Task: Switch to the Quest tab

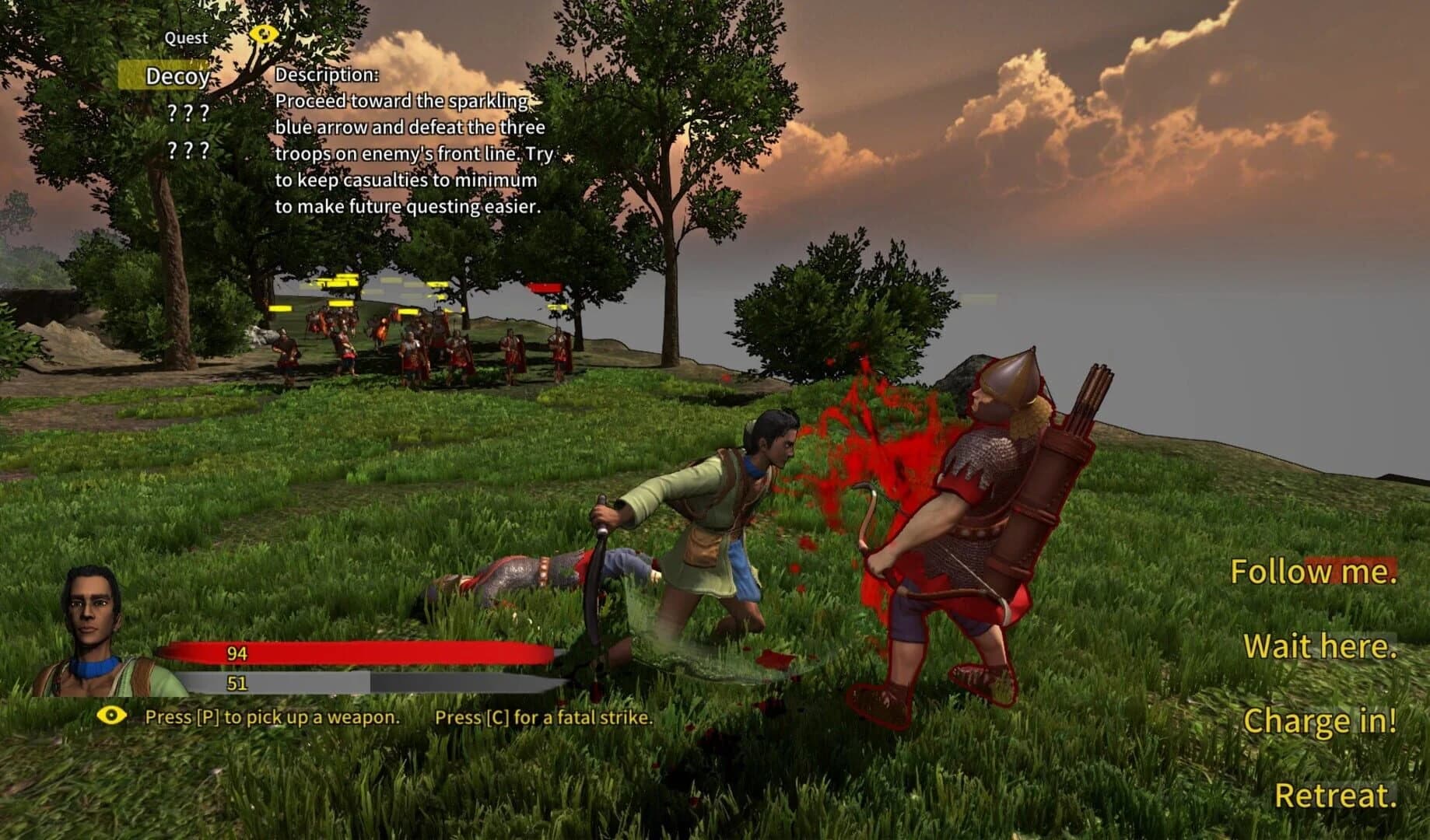Action: 184,37
